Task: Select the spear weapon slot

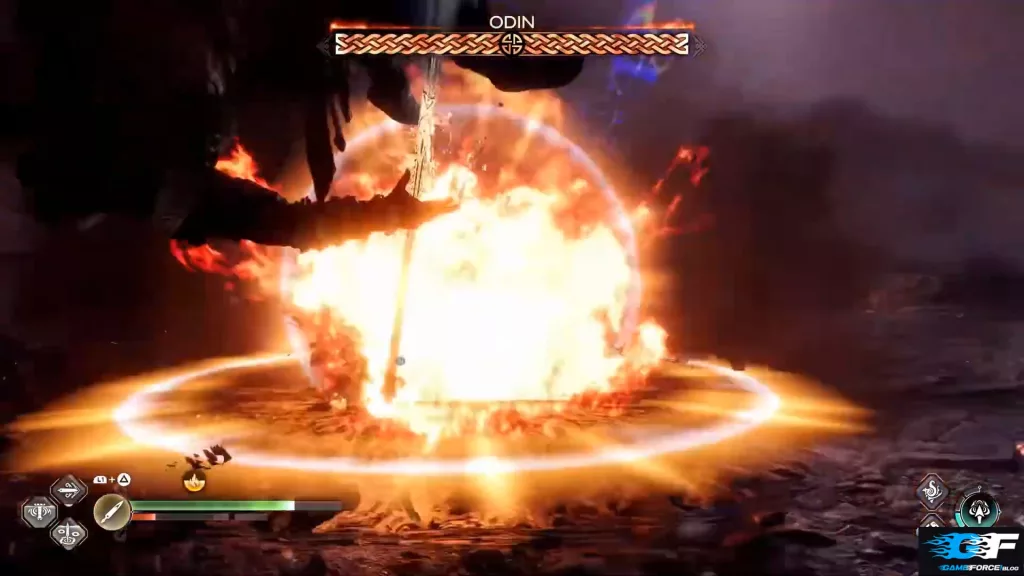Action: [x=68, y=490]
